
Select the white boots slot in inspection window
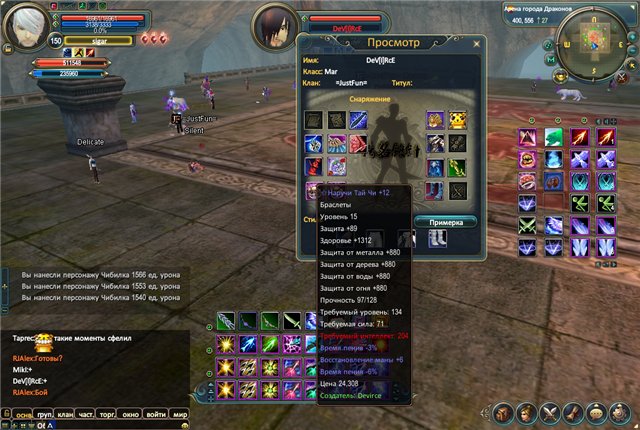437,239
